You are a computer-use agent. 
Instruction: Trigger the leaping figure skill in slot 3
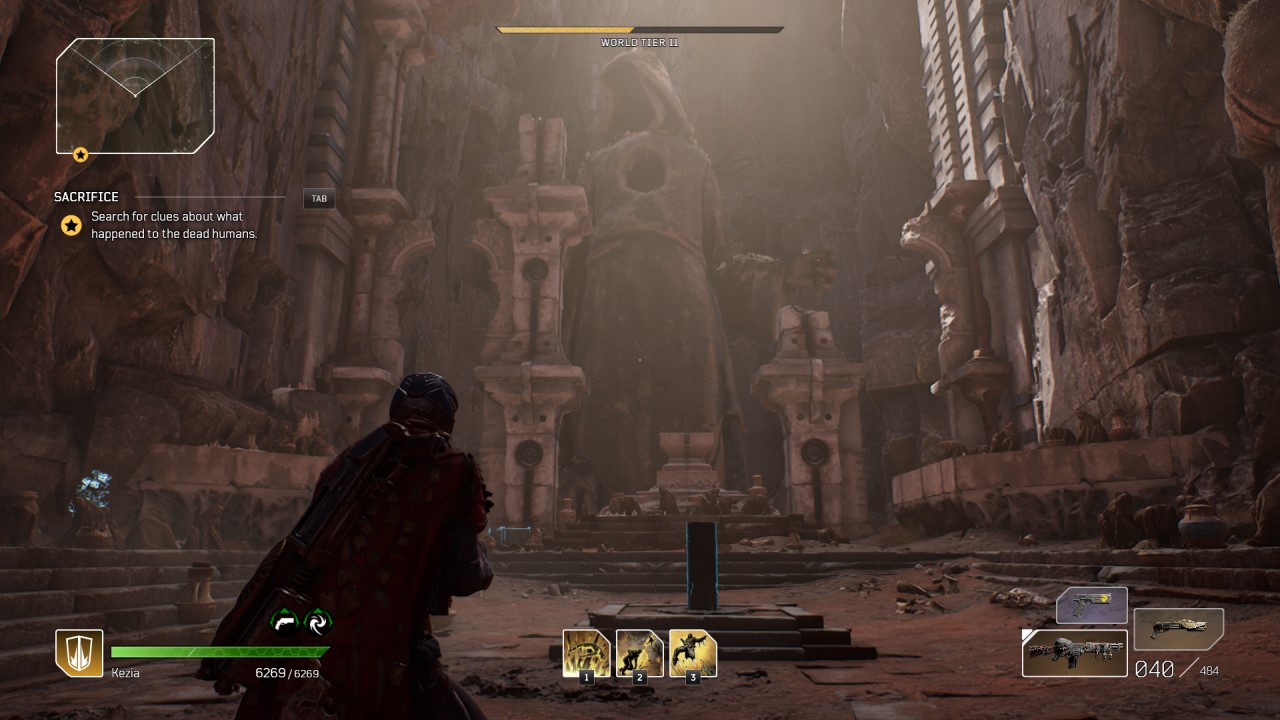click(x=692, y=653)
